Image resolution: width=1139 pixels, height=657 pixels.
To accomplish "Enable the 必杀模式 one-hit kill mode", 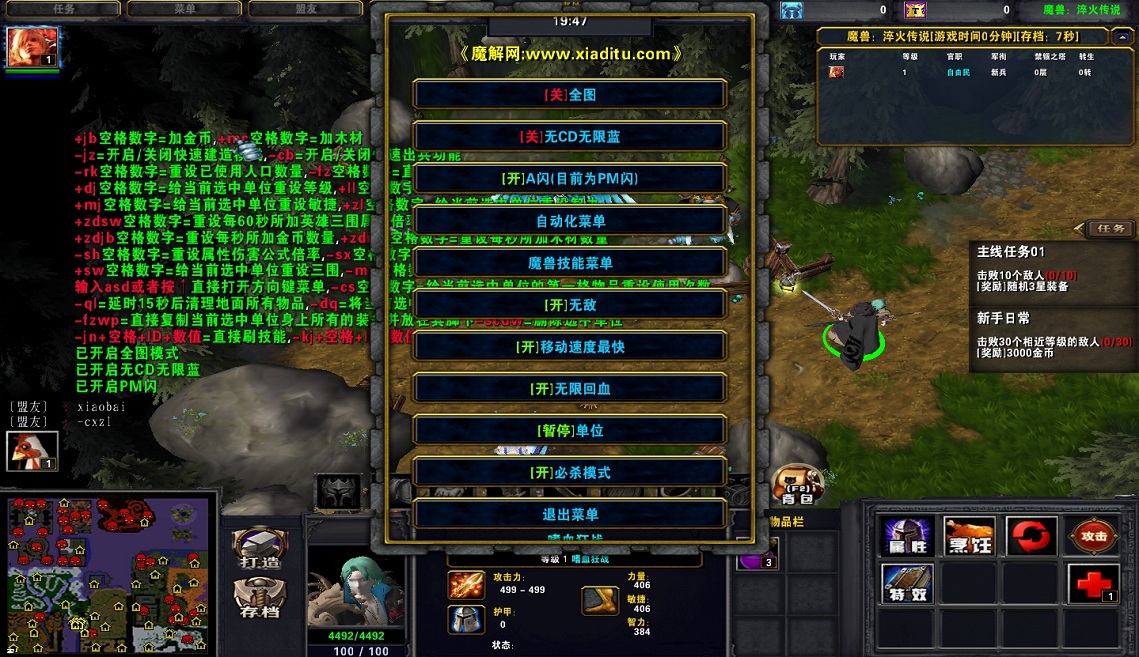I will click(x=569, y=472).
